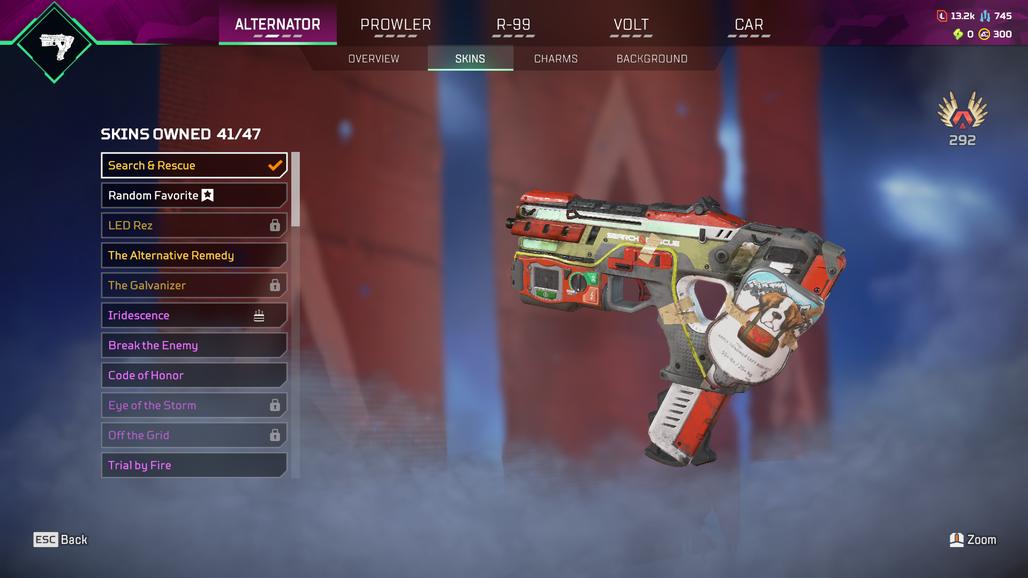Select the Break the Enemy skin
The image size is (1028, 578).
194,345
